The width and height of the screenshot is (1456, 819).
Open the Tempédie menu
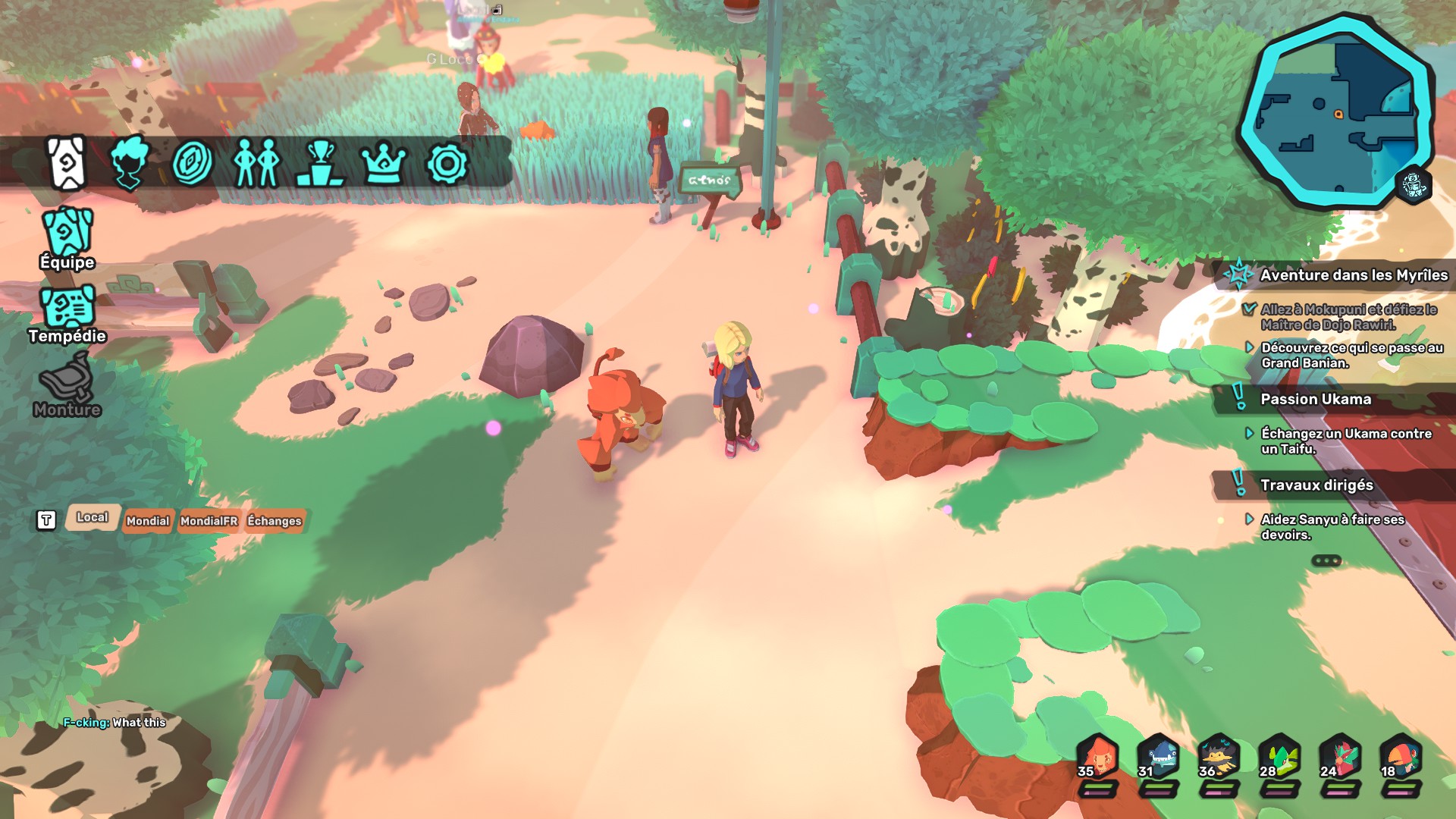click(x=67, y=312)
